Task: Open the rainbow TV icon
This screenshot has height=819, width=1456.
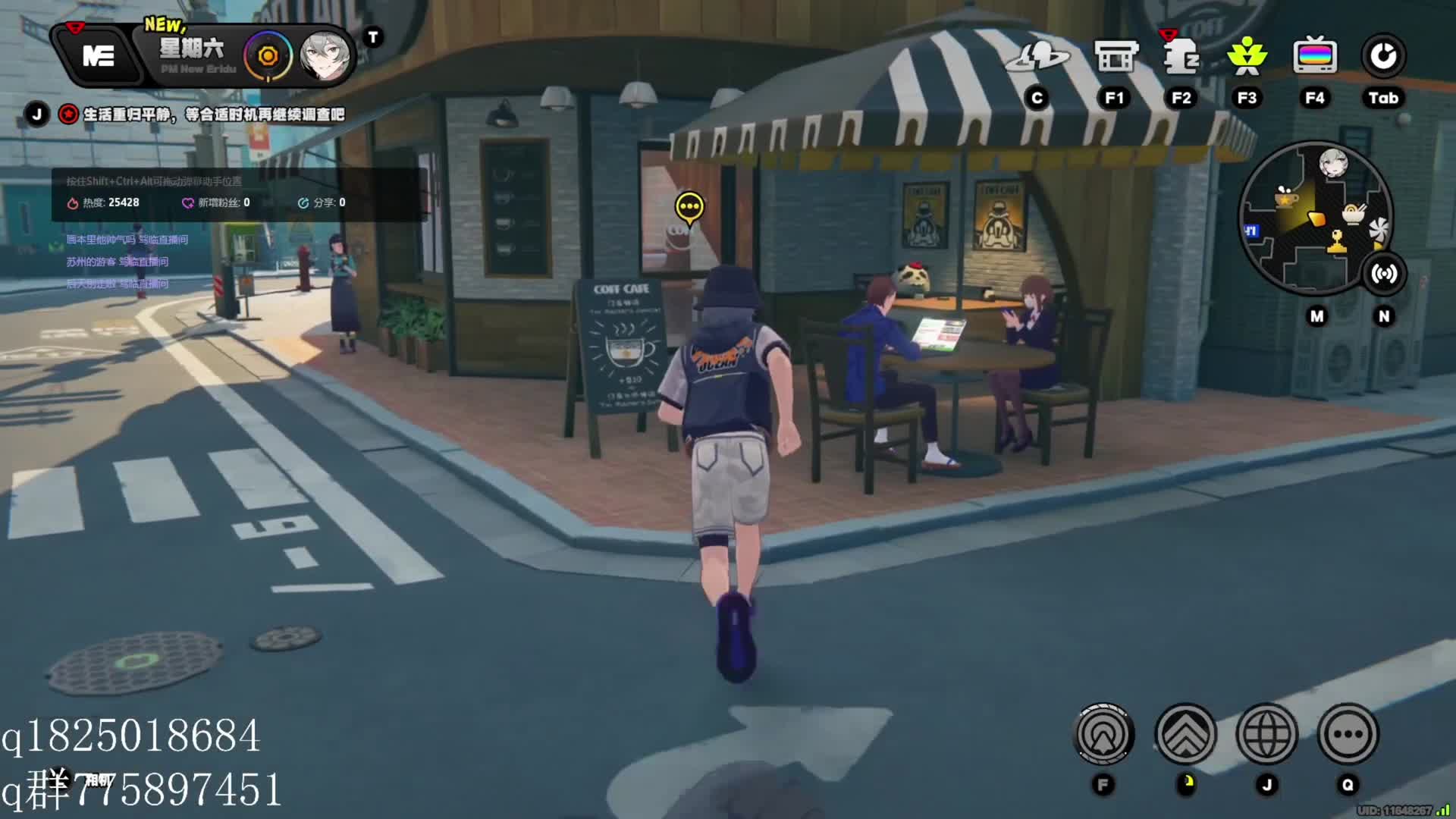Action: 1314,56
